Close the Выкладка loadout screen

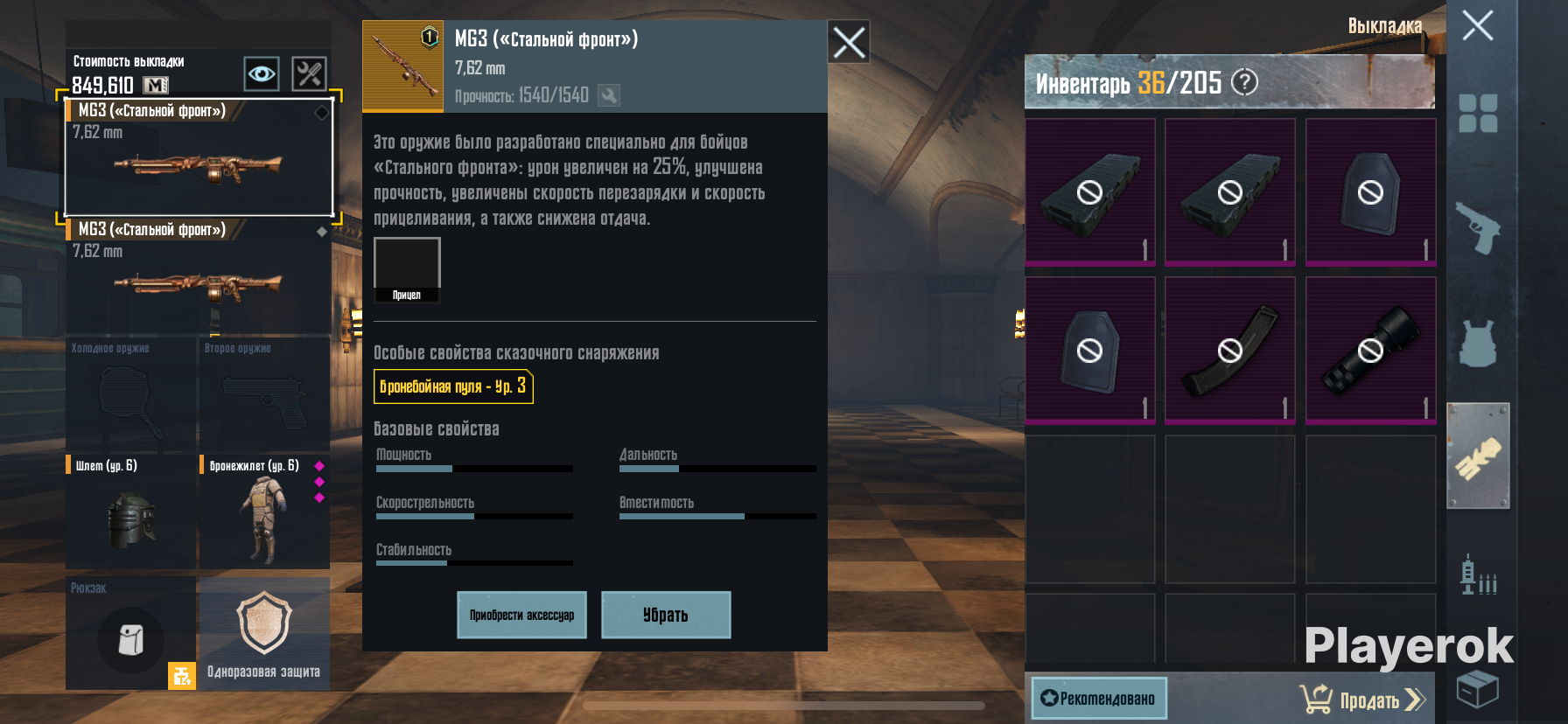(x=1478, y=25)
